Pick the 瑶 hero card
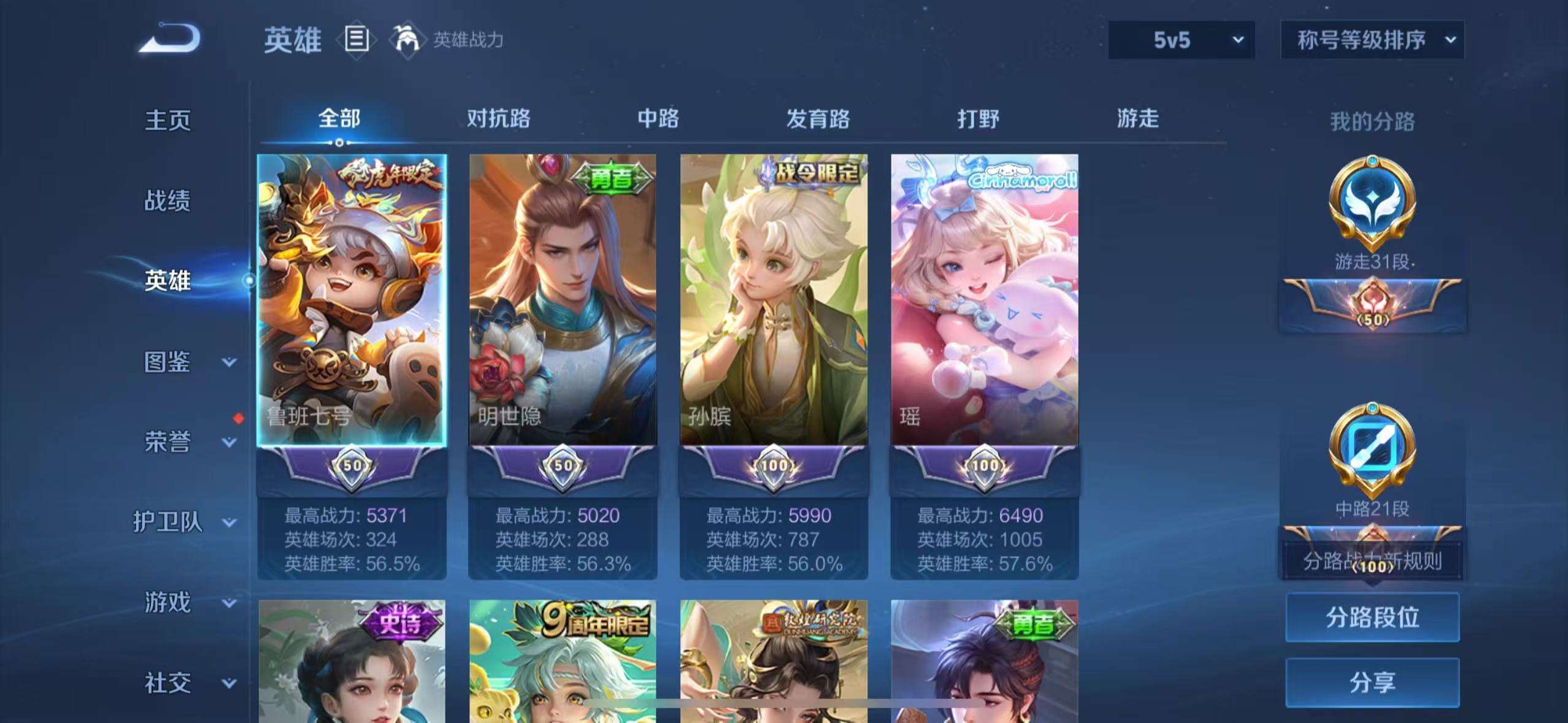This screenshot has height=723, width=1568. click(x=985, y=300)
